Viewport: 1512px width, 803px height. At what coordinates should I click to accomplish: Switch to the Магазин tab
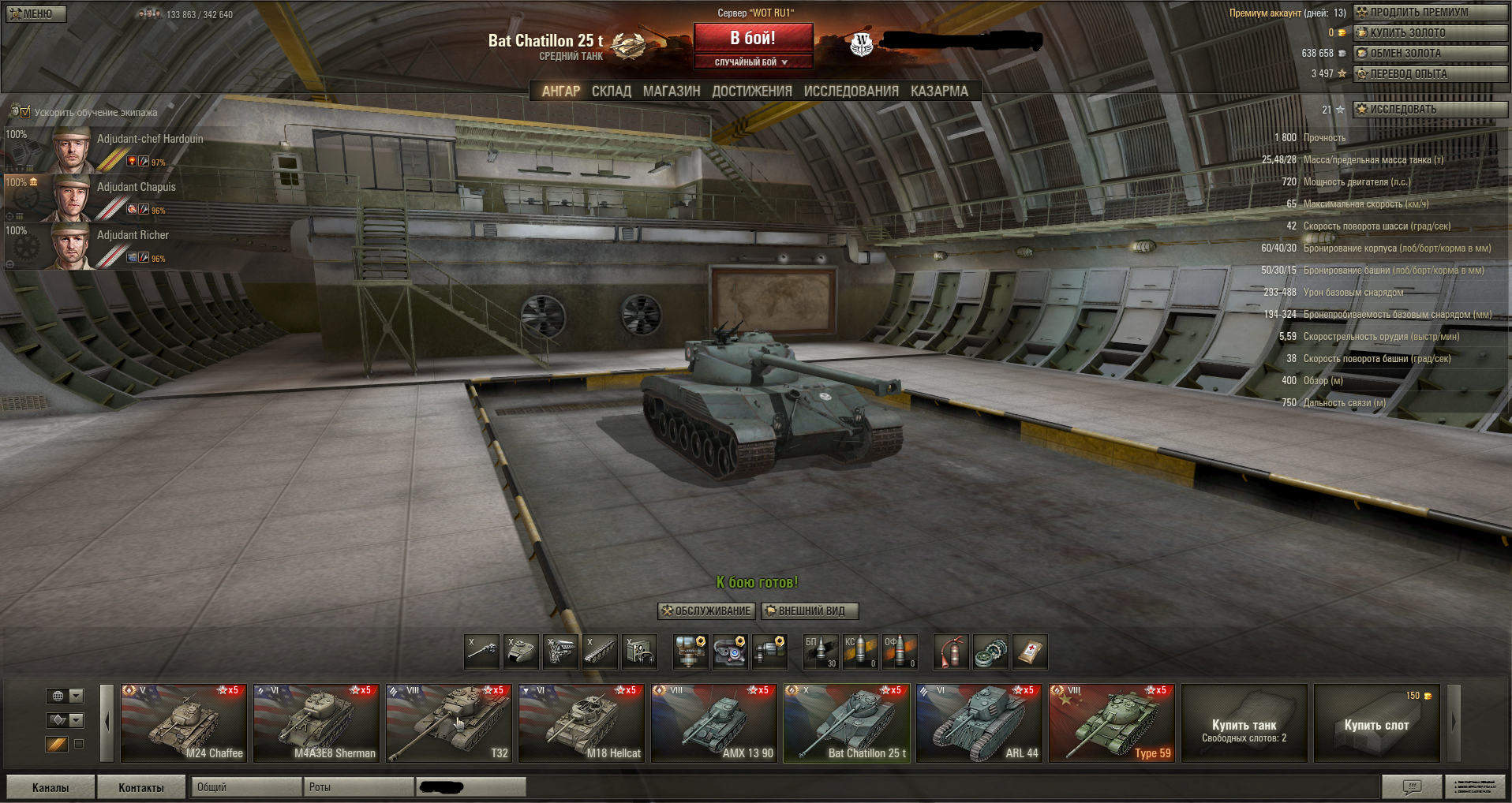pos(672,92)
